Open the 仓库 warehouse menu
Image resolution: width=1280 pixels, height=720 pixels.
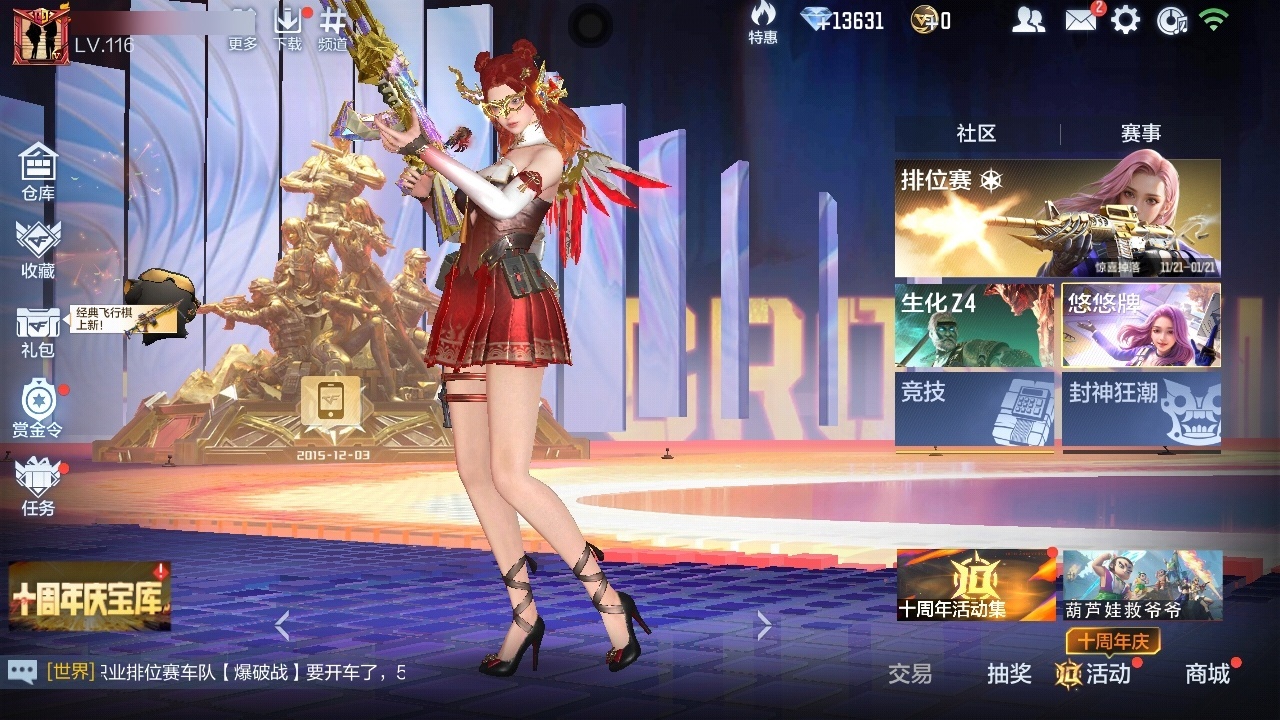point(38,171)
